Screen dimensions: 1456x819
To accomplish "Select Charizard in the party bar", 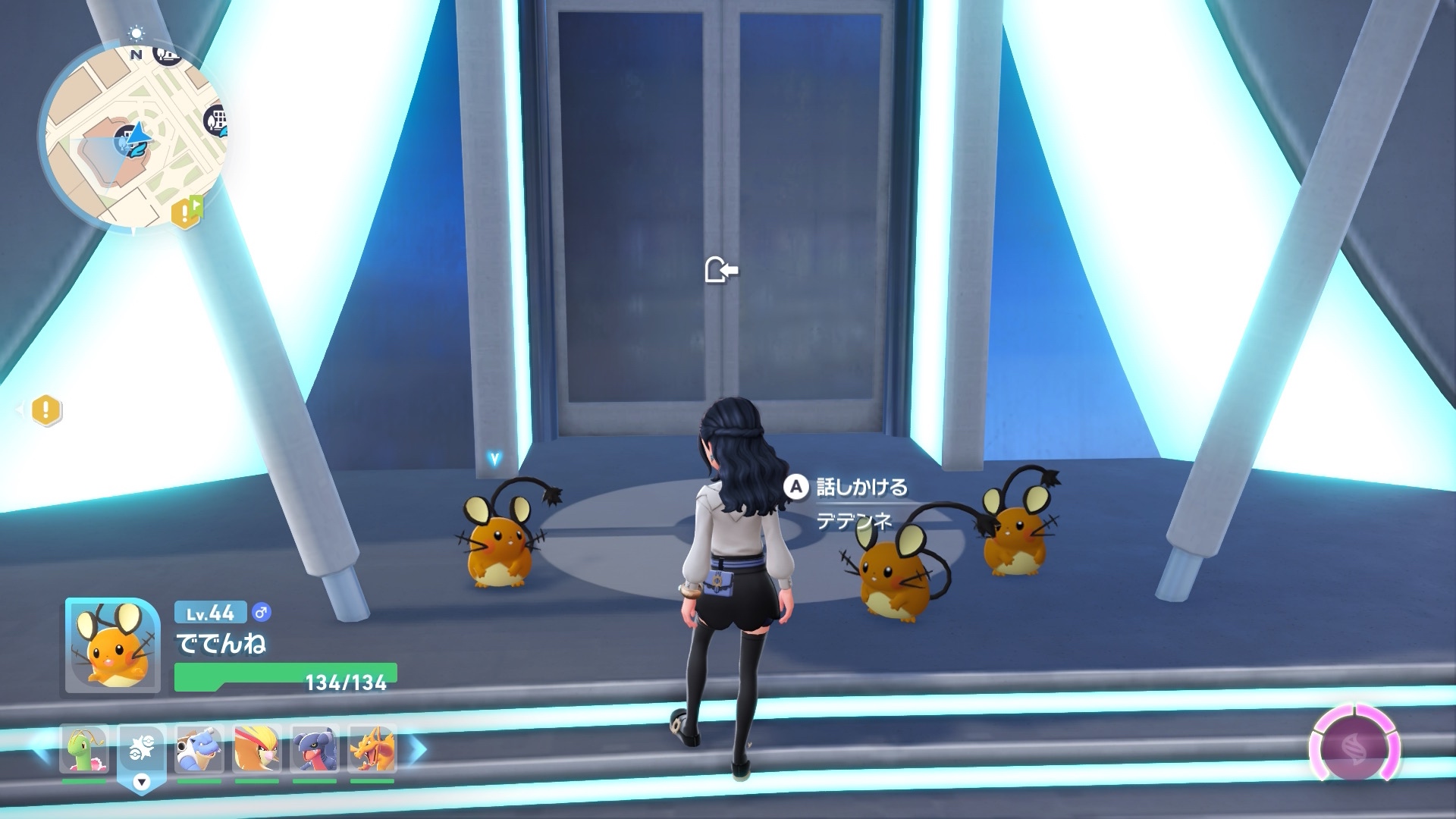I will point(372,749).
